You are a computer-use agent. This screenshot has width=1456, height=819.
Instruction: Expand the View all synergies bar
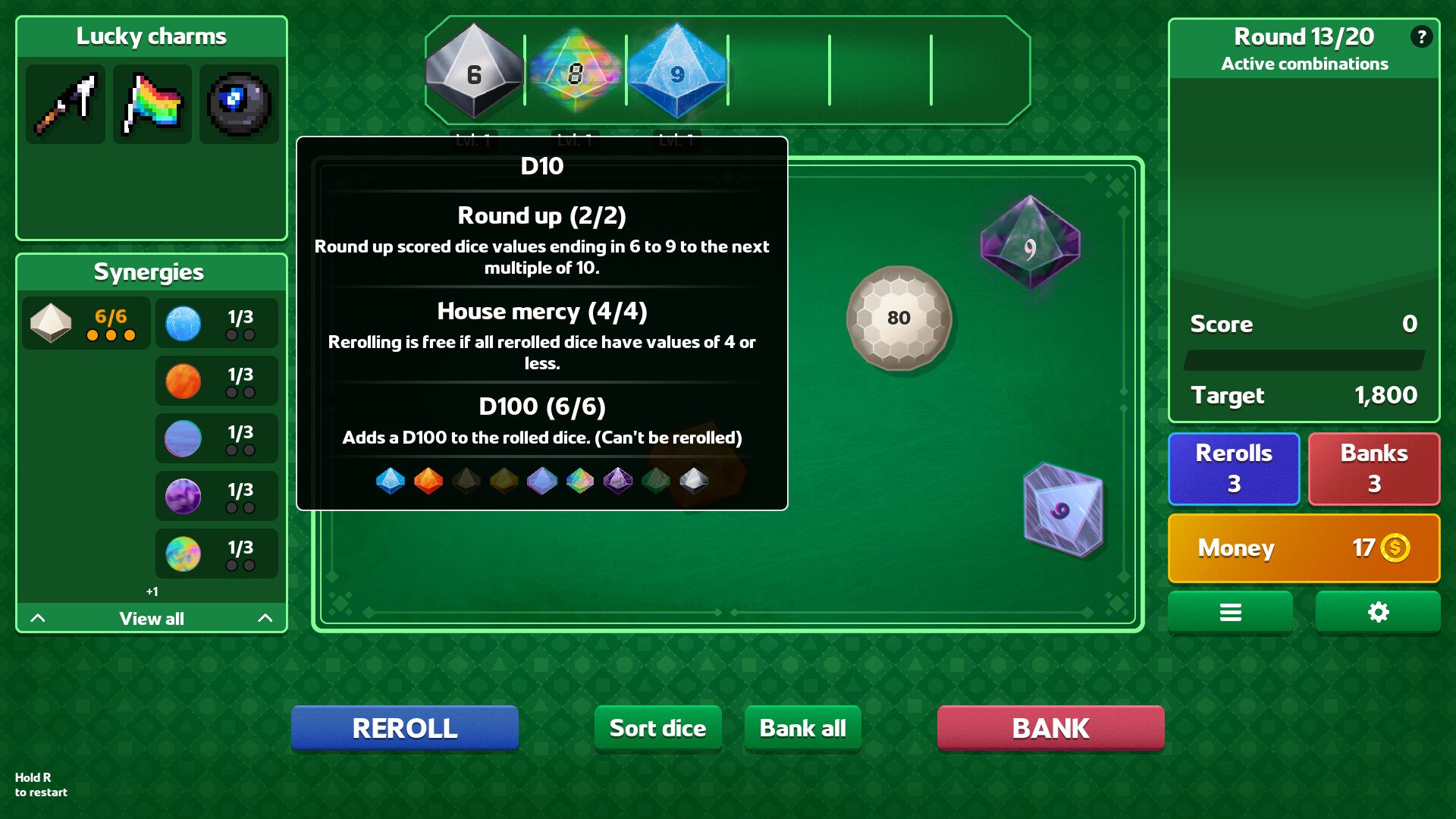coord(152,618)
